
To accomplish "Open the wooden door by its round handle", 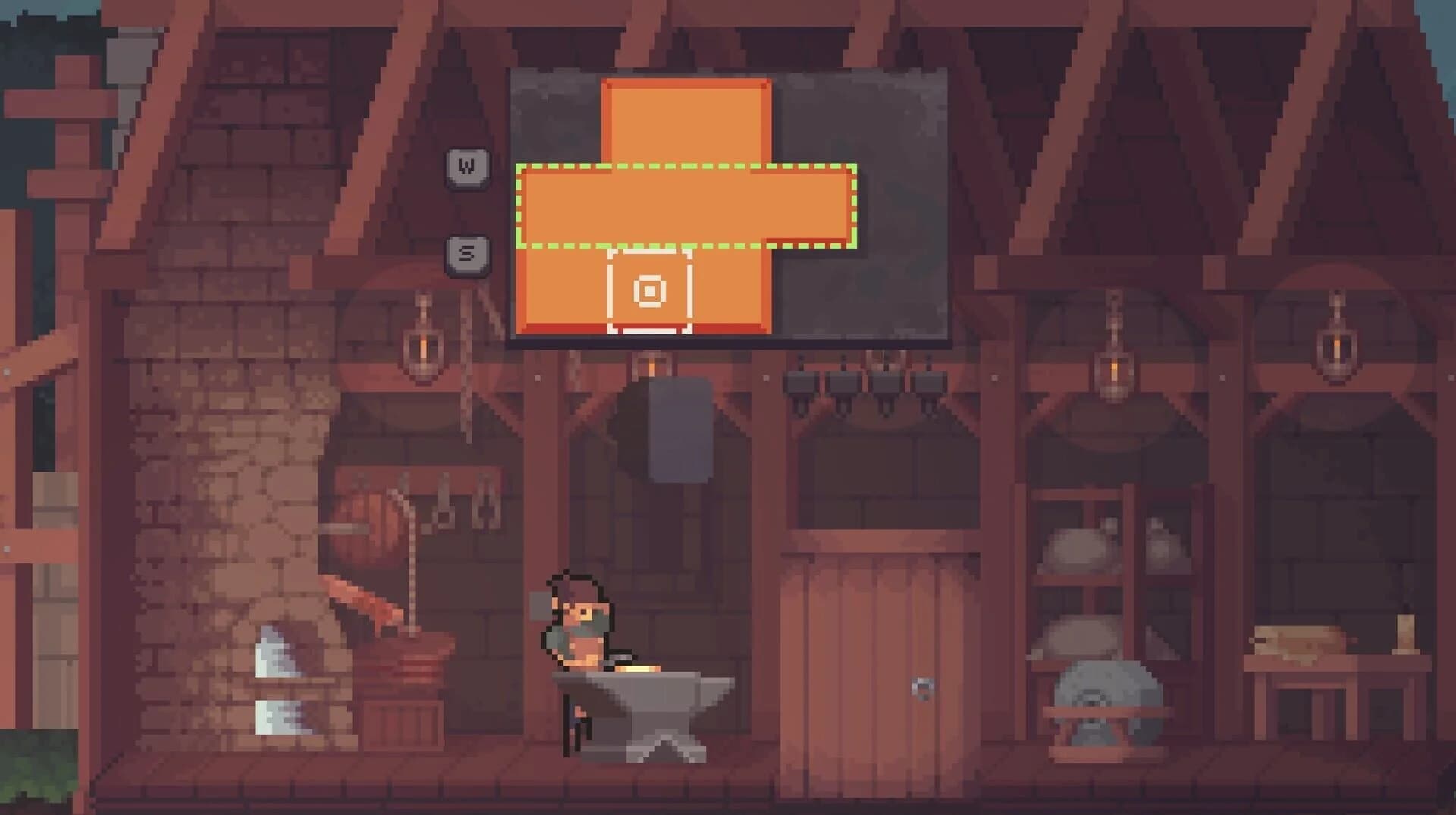I will pos(924,688).
